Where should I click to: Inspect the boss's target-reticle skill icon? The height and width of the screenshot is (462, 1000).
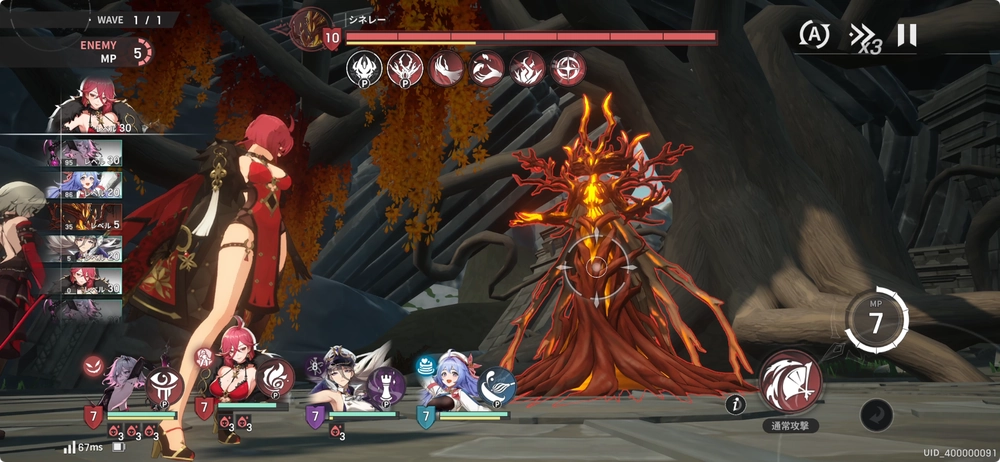568,68
